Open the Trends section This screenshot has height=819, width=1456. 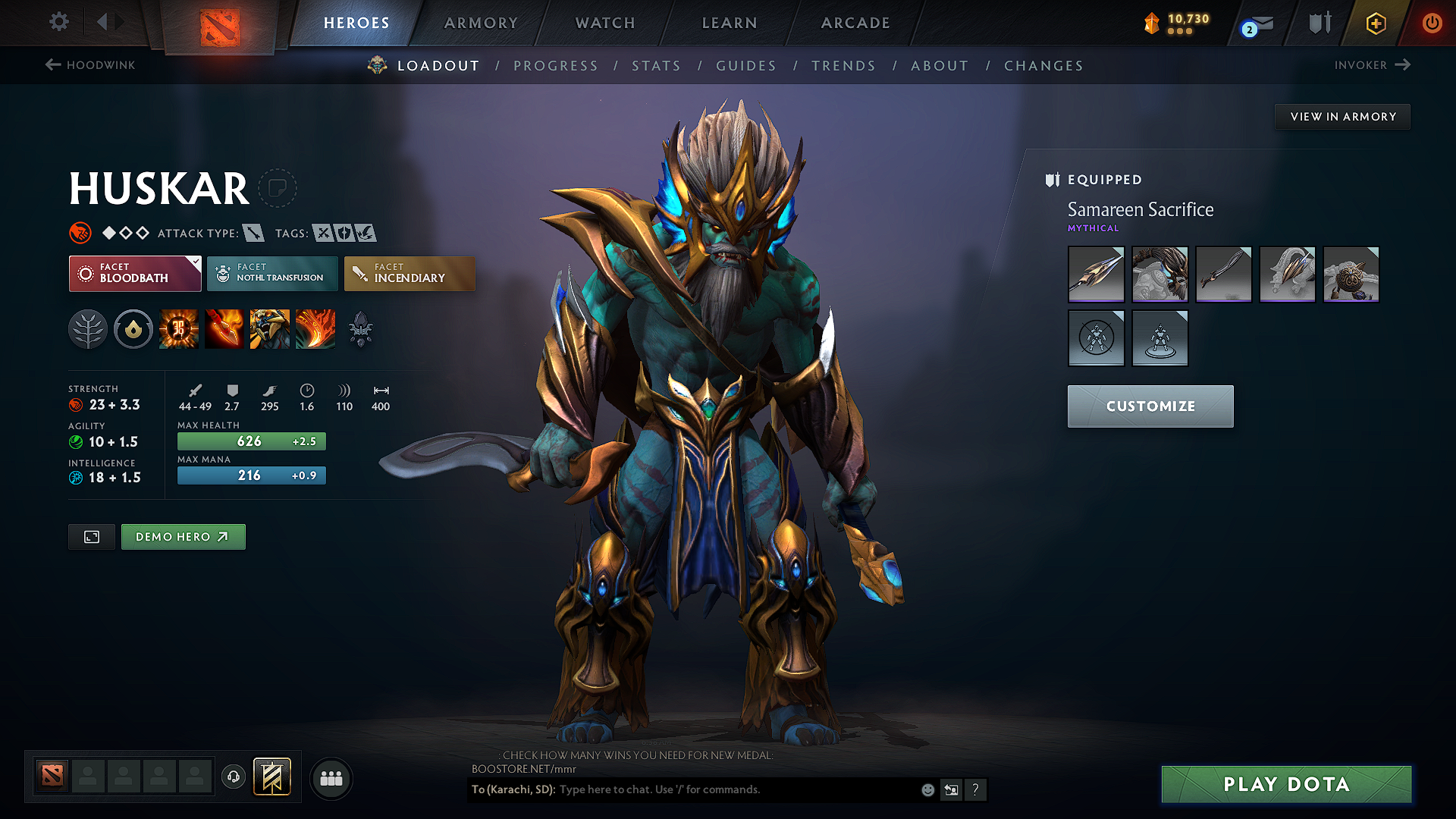point(843,66)
